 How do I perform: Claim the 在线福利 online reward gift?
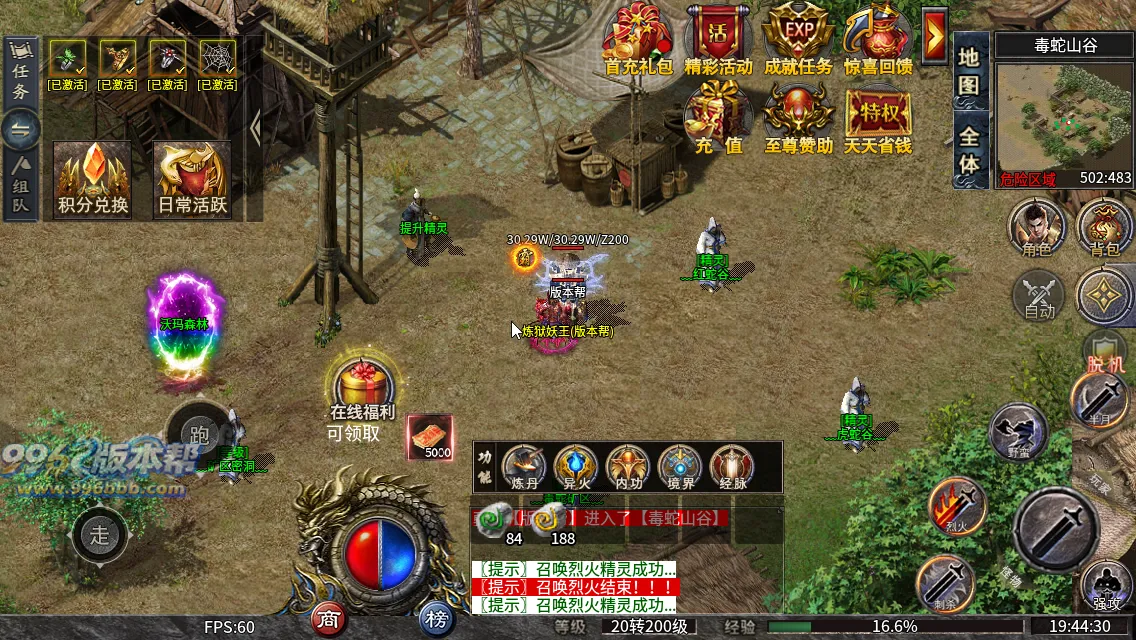click(x=362, y=385)
